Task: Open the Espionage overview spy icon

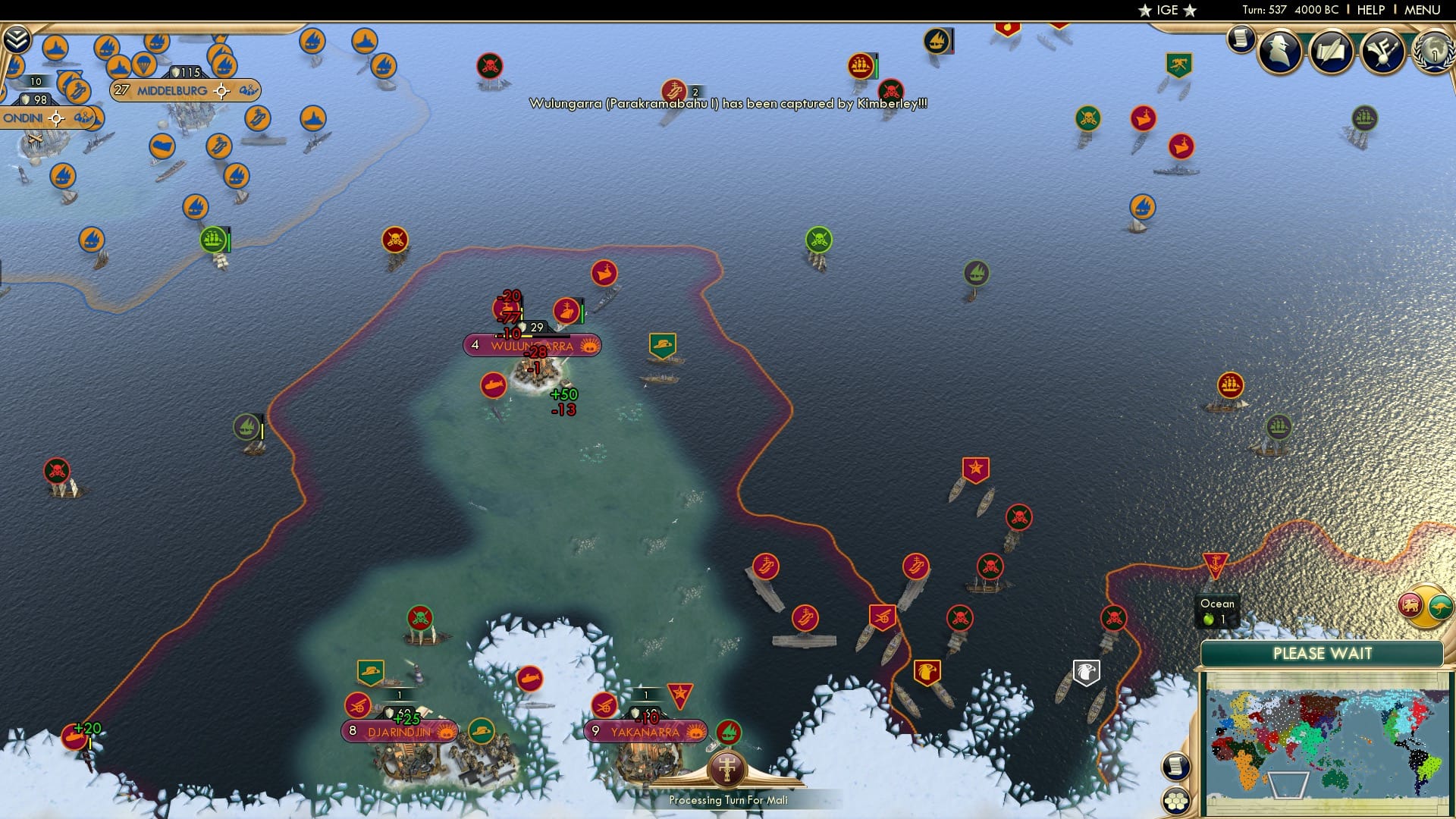Action: coord(1279,52)
